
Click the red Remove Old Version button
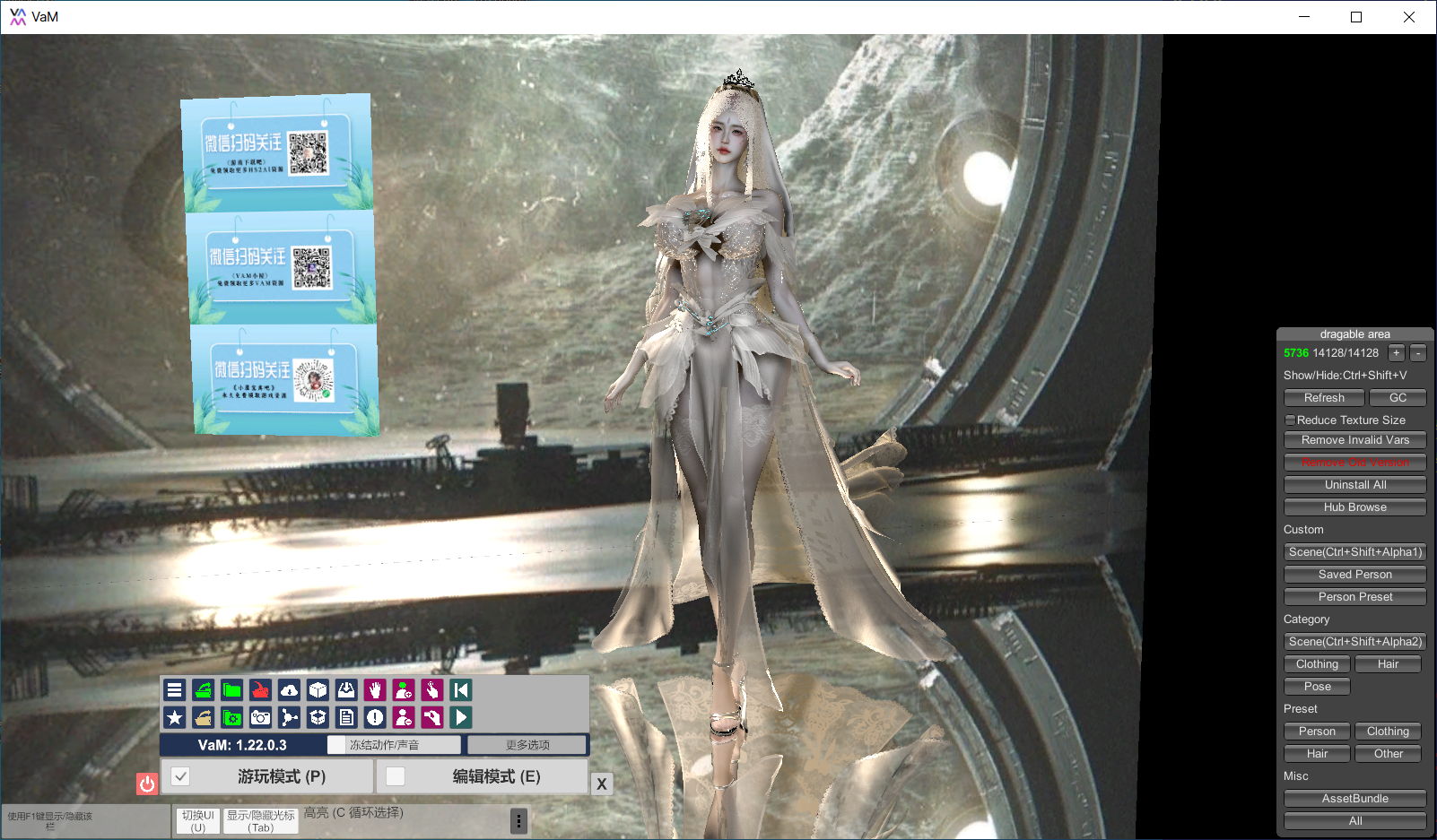1354,463
